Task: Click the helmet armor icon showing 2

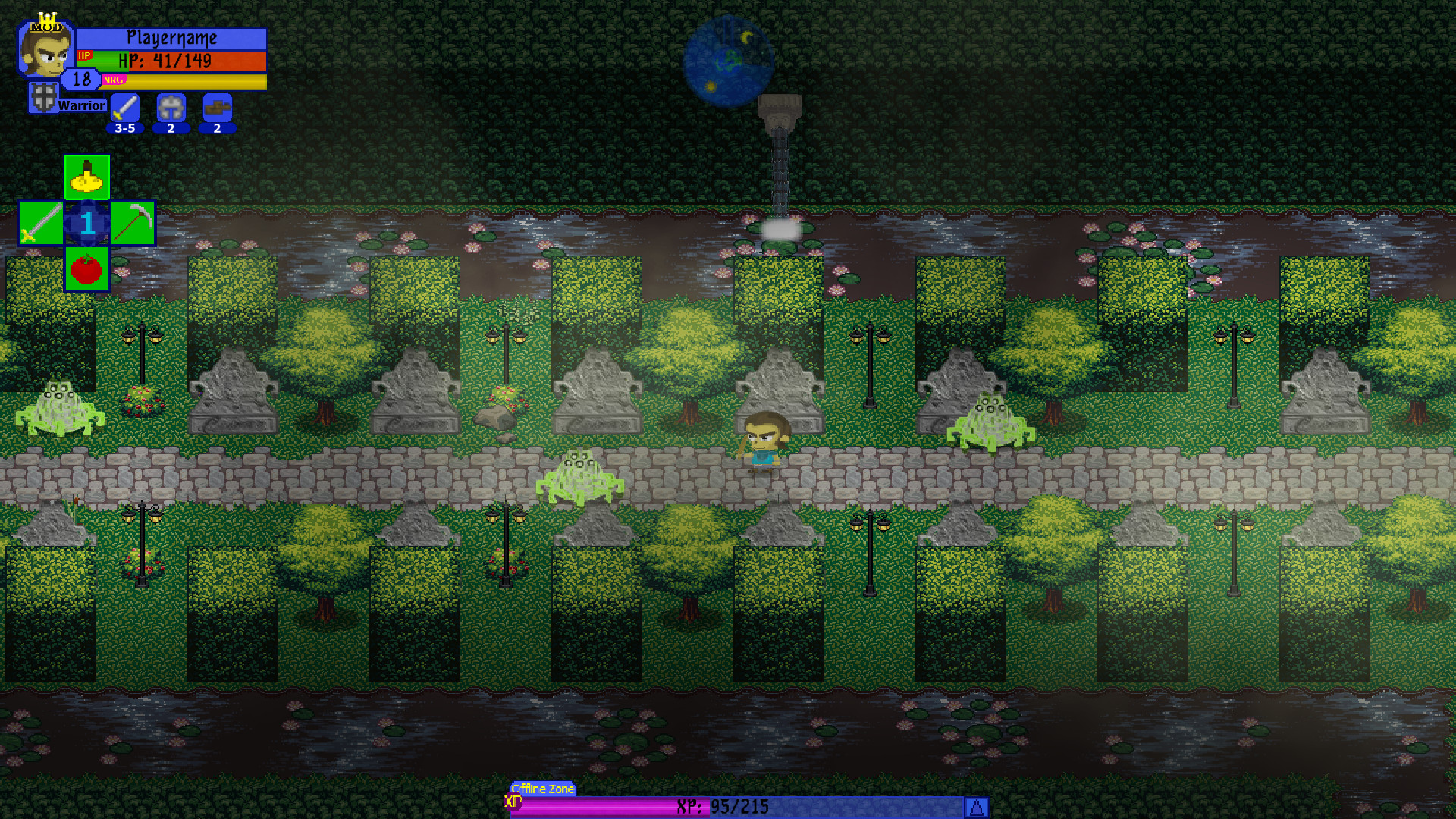Action: click(x=170, y=108)
